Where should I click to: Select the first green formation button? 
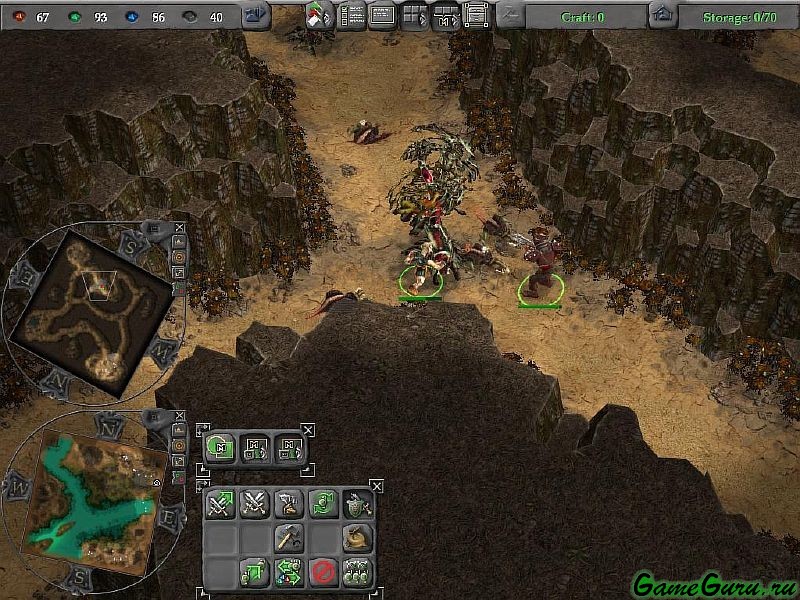pyautogui.click(x=220, y=448)
